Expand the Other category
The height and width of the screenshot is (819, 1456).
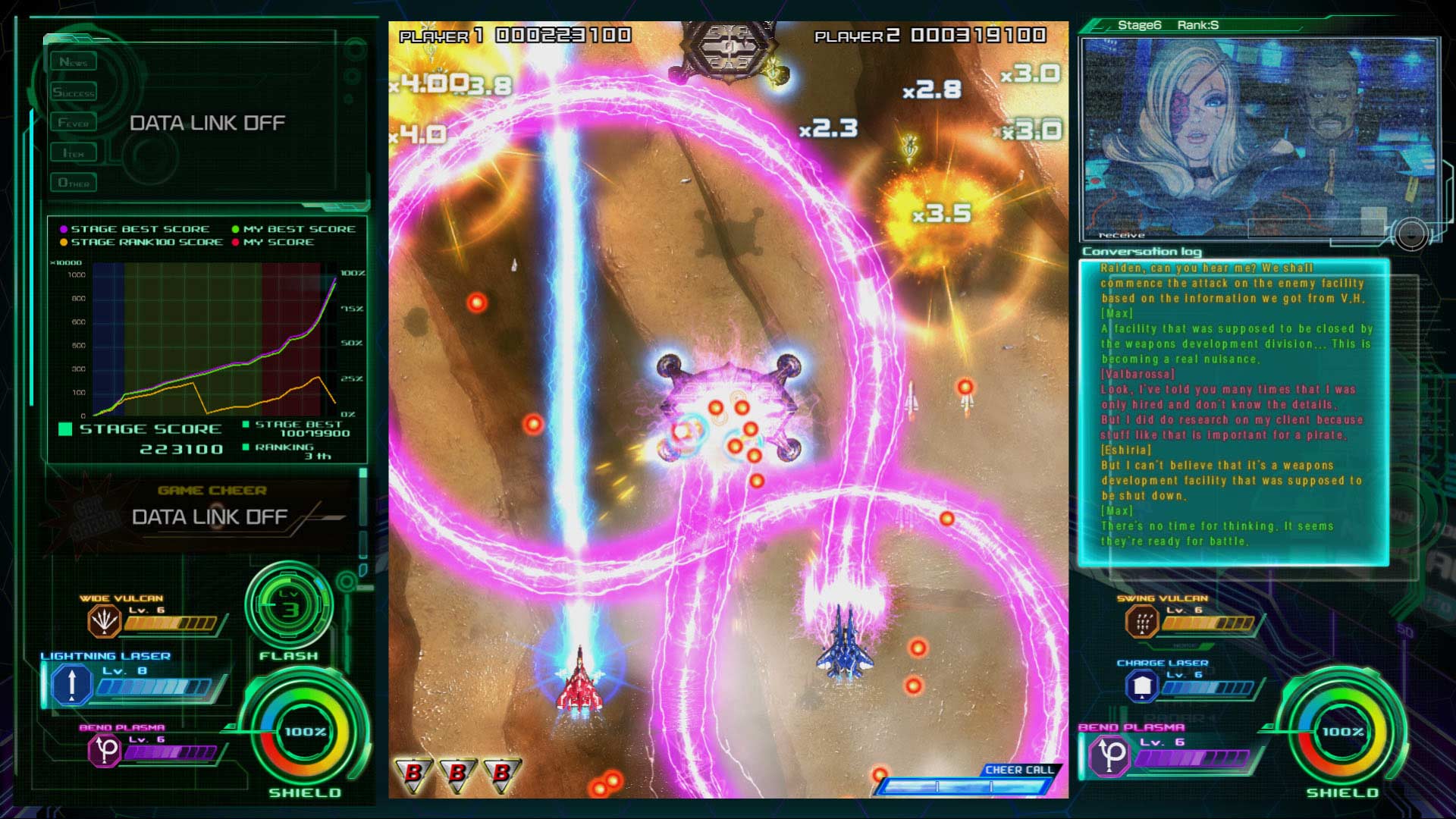[x=75, y=182]
